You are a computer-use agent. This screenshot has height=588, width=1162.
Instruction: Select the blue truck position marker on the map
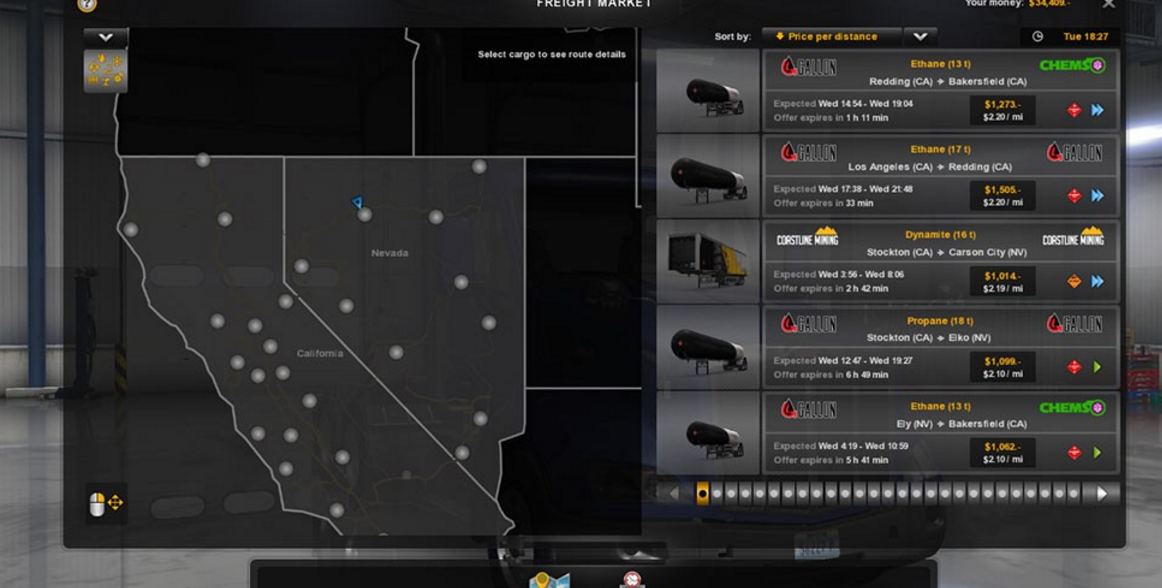point(357,203)
